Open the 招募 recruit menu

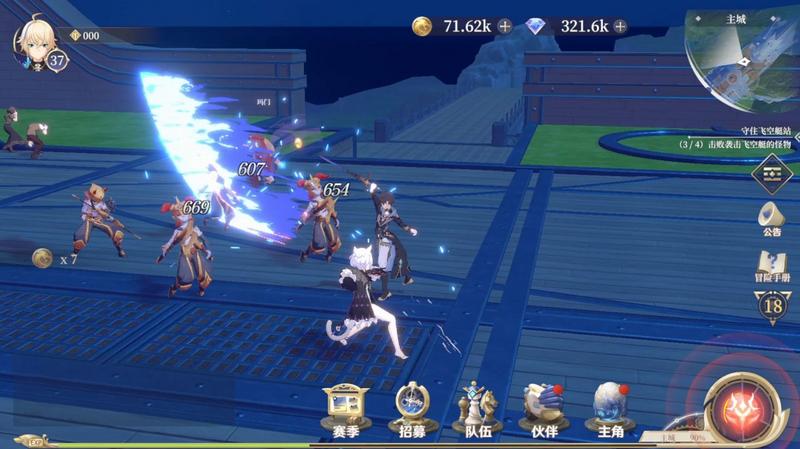coord(412,411)
